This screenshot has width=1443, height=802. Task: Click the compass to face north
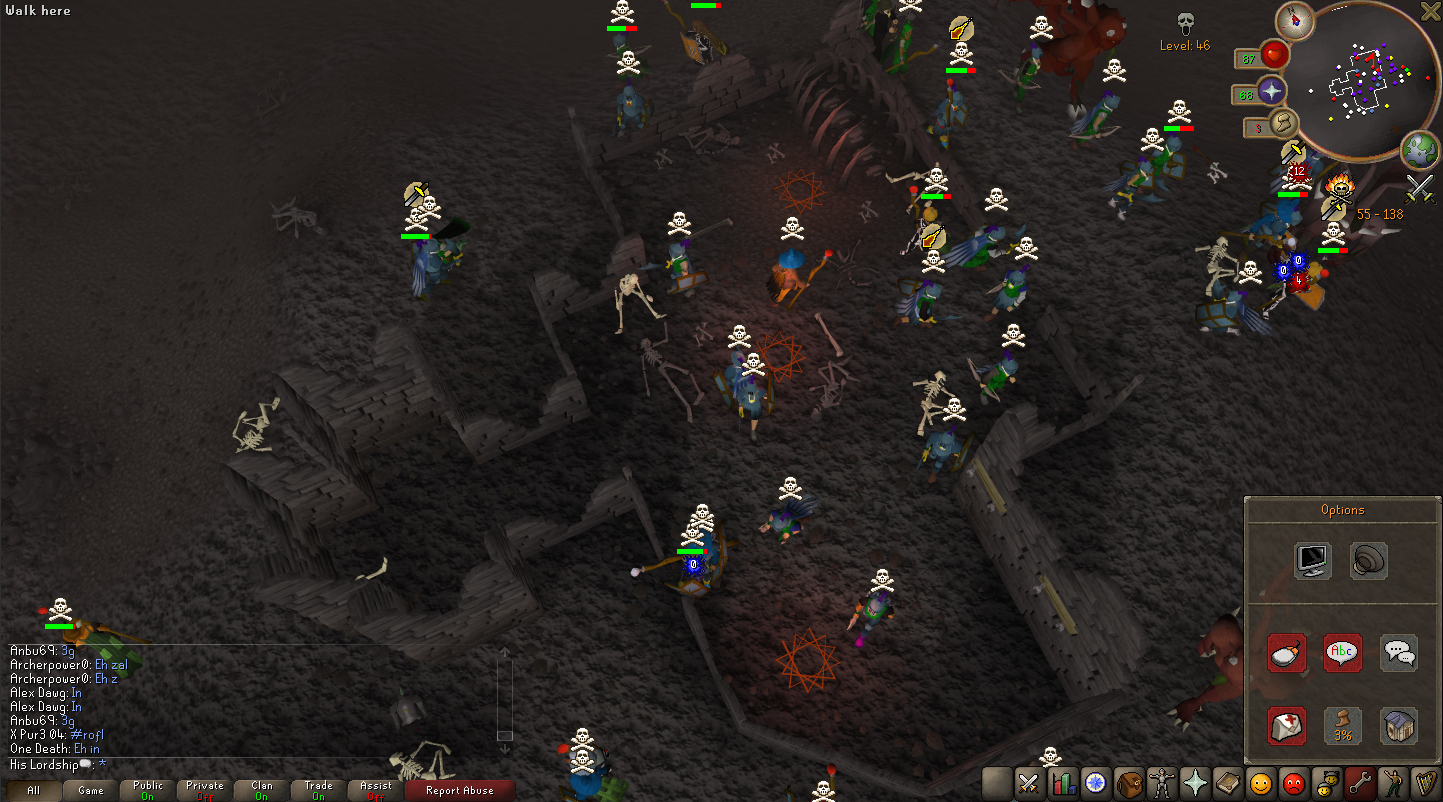coord(1296,20)
